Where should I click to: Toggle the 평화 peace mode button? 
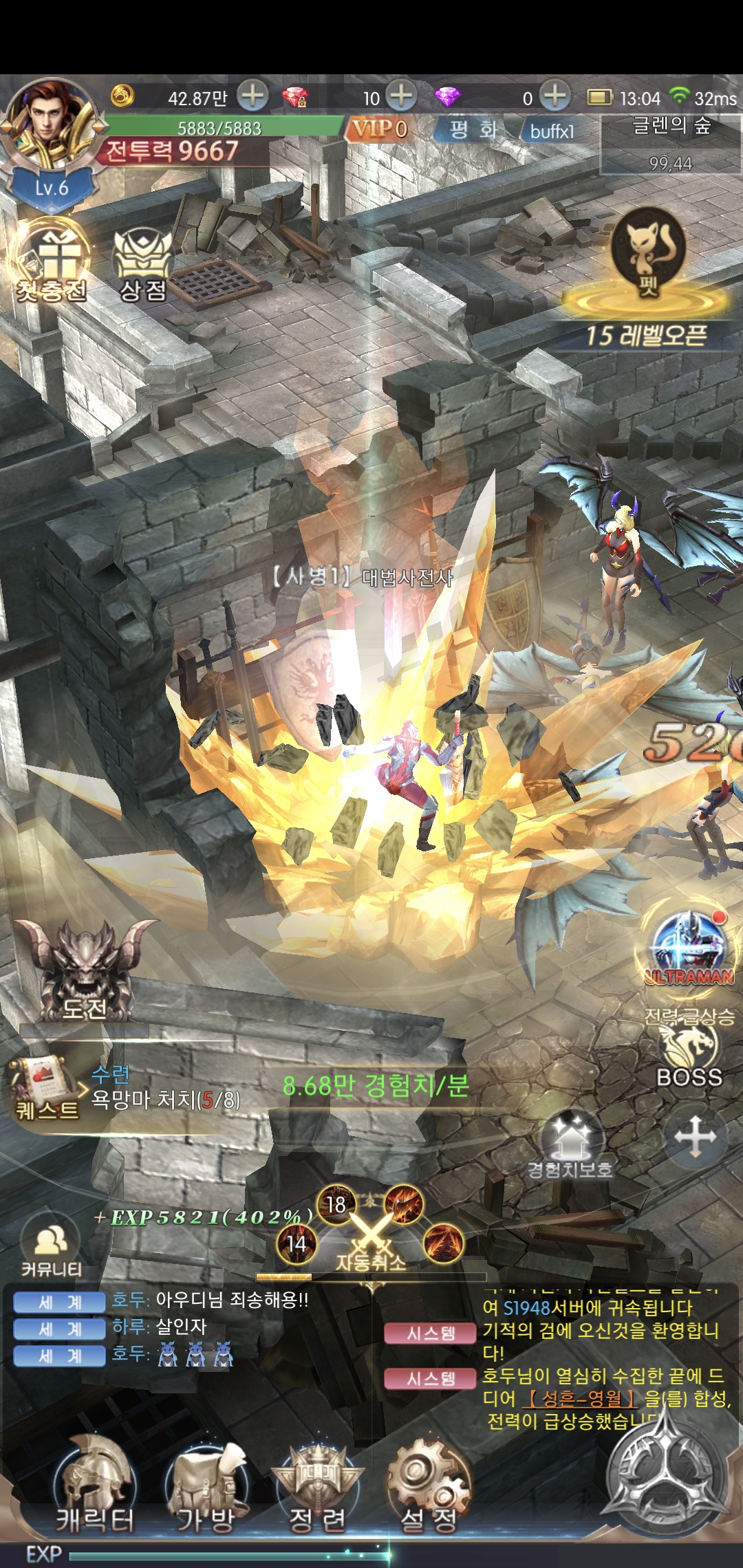[x=473, y=129]
